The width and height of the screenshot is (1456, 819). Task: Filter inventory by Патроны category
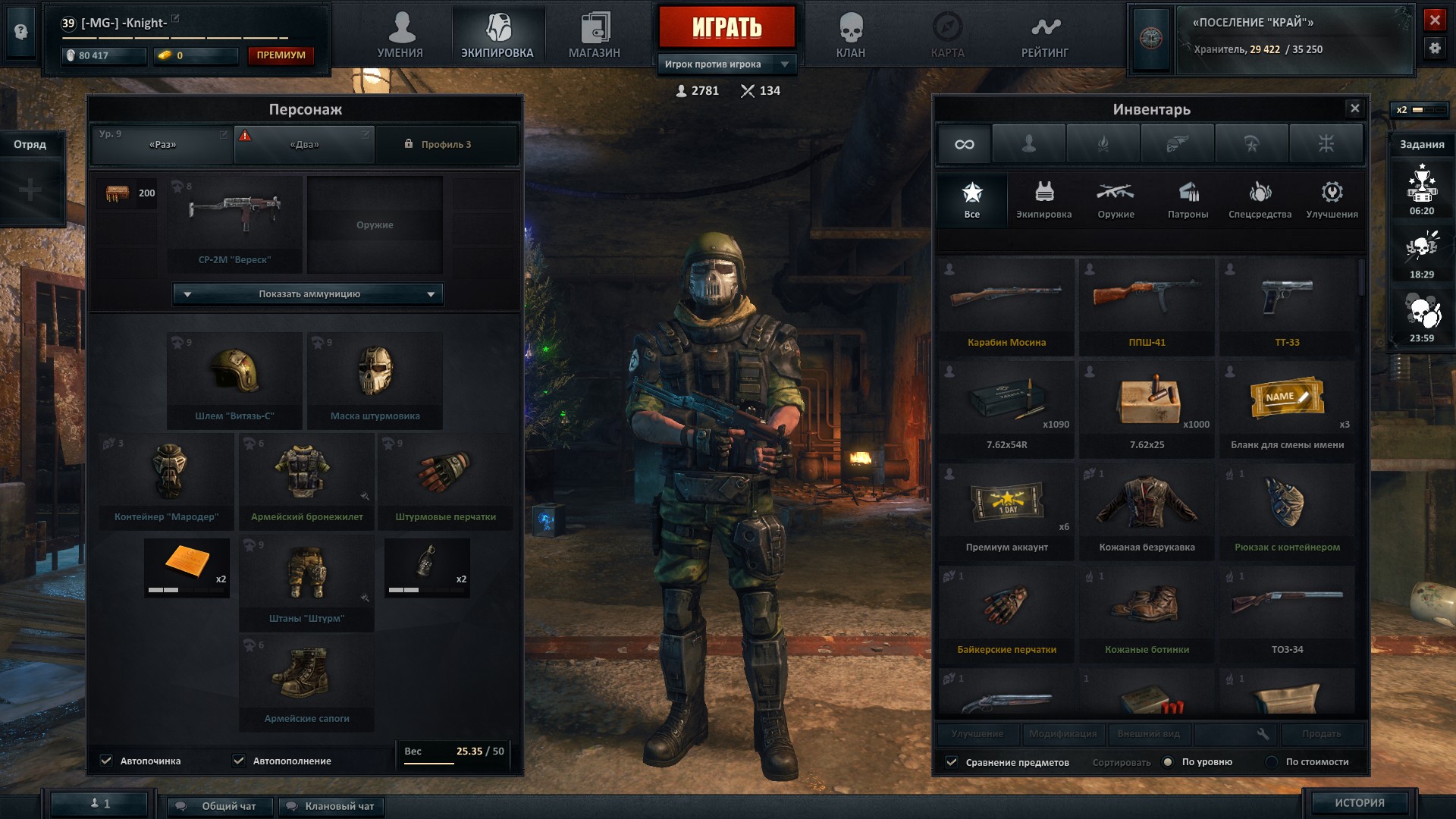pos(1188,200)
